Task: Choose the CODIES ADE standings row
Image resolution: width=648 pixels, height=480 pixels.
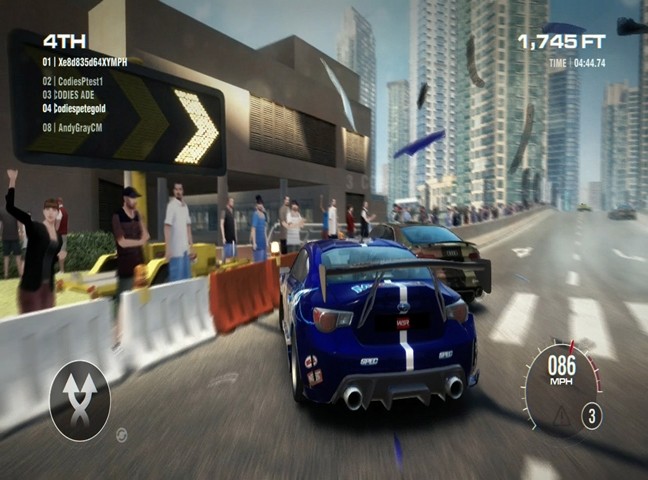Action: (73, 94)
